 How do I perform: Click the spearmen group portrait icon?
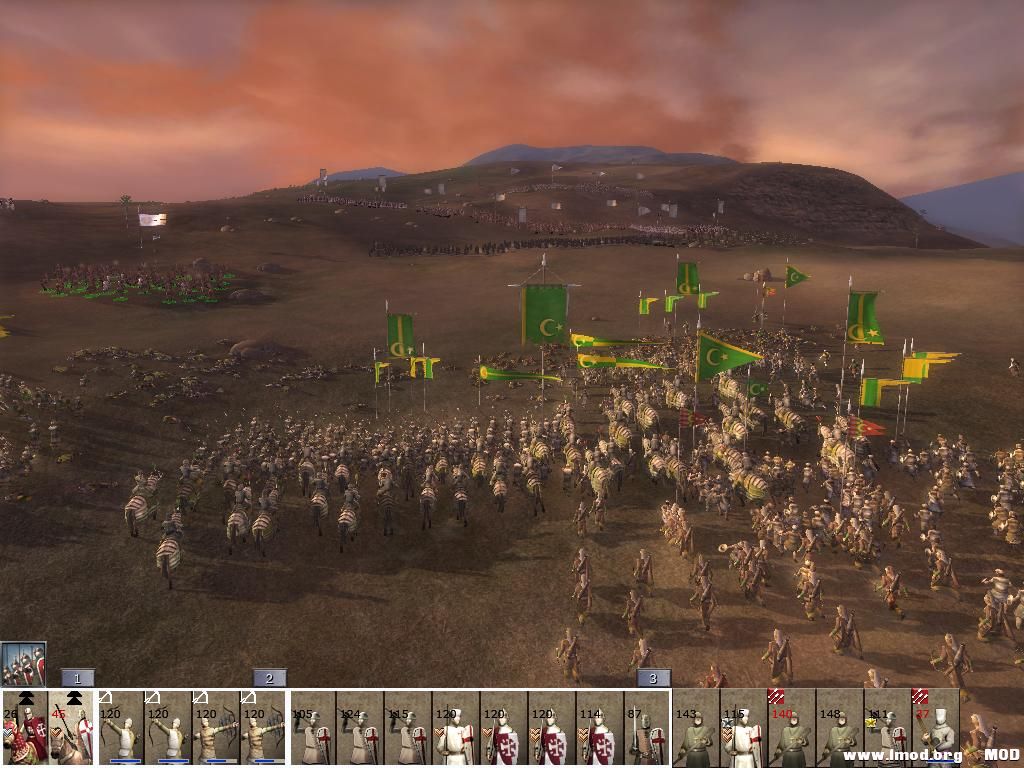click(x=23, y=664)
